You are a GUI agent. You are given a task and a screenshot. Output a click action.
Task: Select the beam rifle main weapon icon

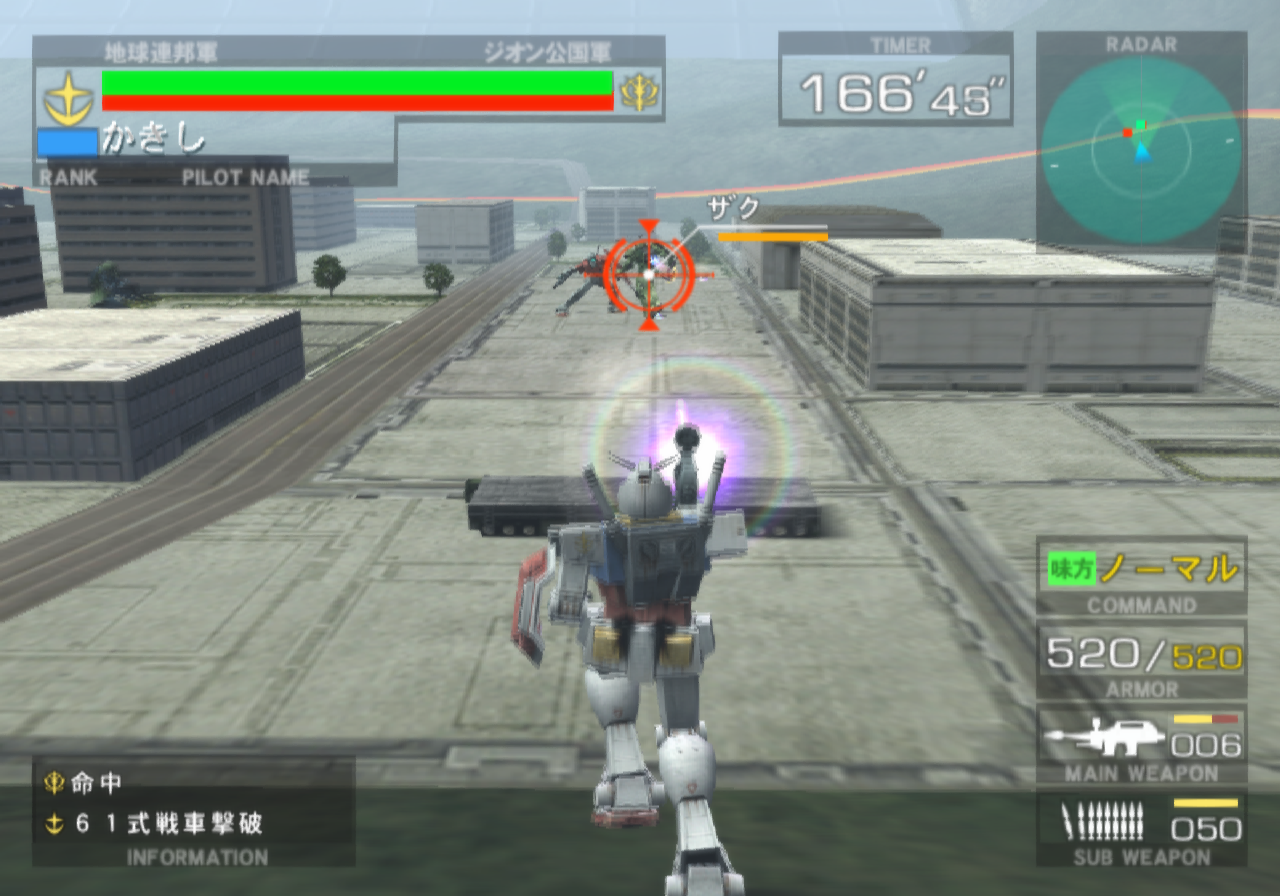point(1104,739)
